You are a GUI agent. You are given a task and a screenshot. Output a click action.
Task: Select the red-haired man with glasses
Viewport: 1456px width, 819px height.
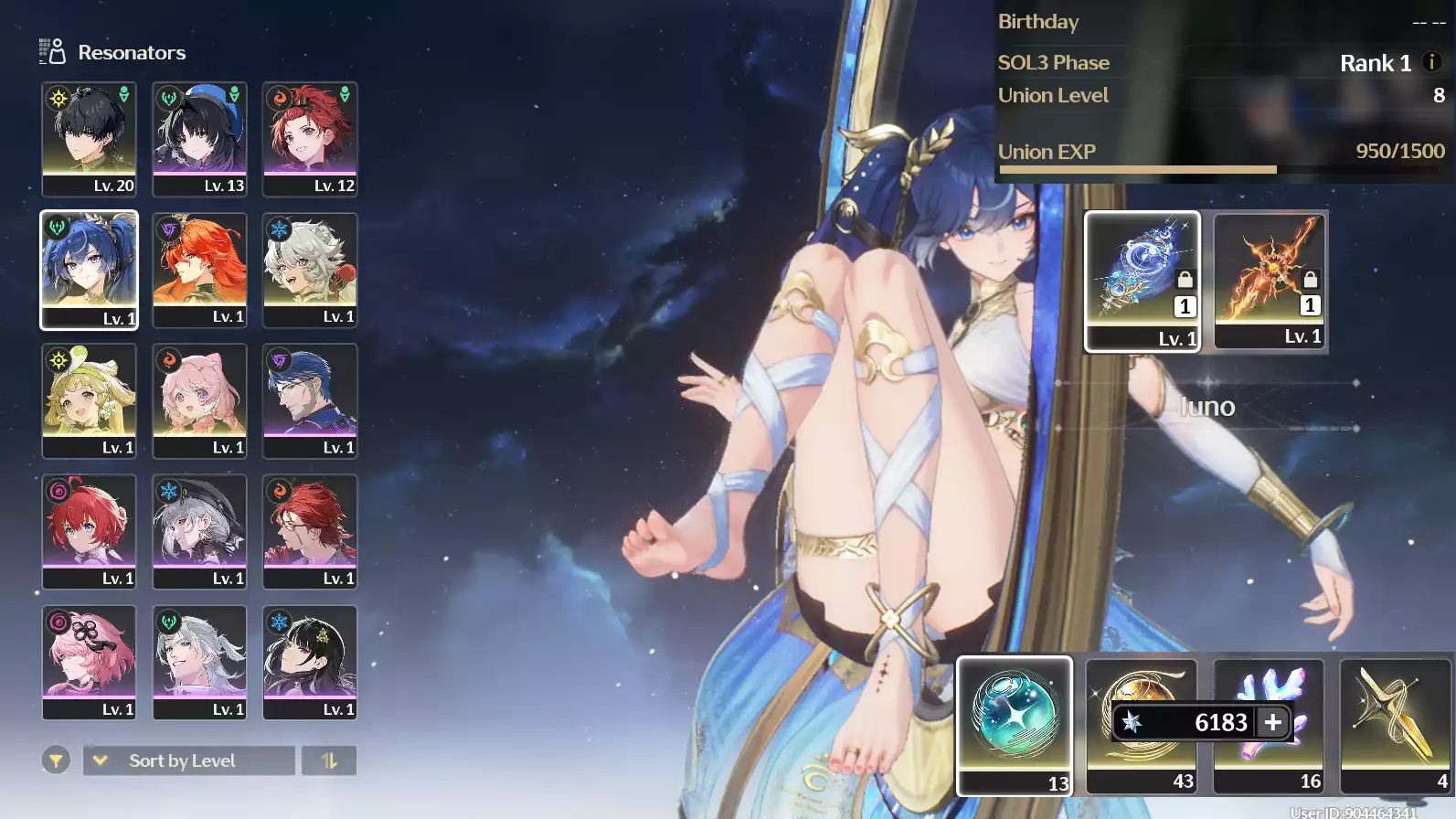(310, 531)
